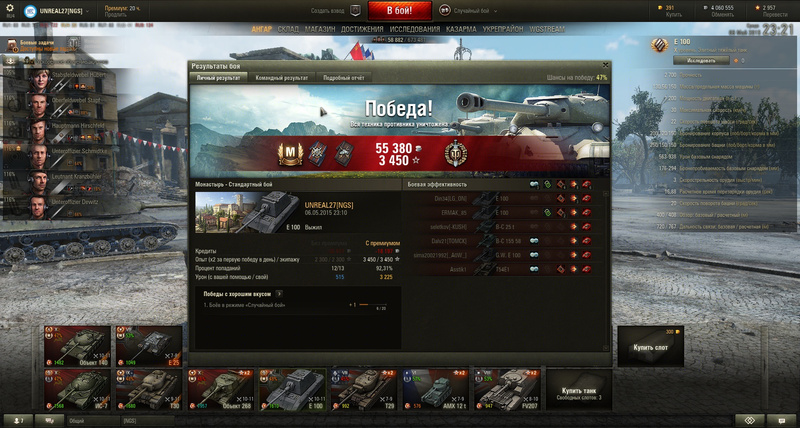Click the "Купить танк" tile
This screenshot has width=800, height=428.
[x=579, y=389]
